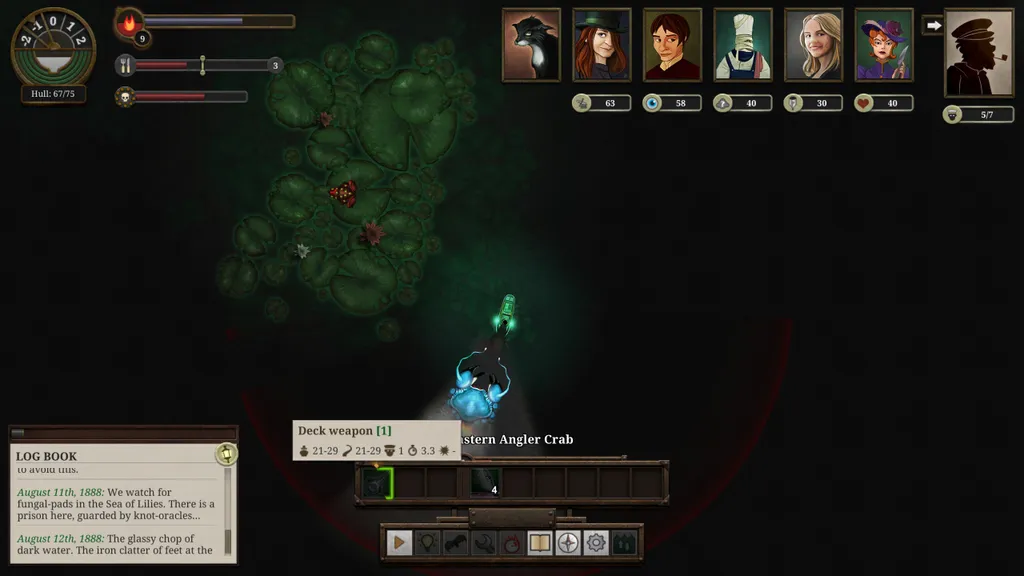Click the white arrow beside the captain
1024x576 pixels.
[x=934, y=25]
